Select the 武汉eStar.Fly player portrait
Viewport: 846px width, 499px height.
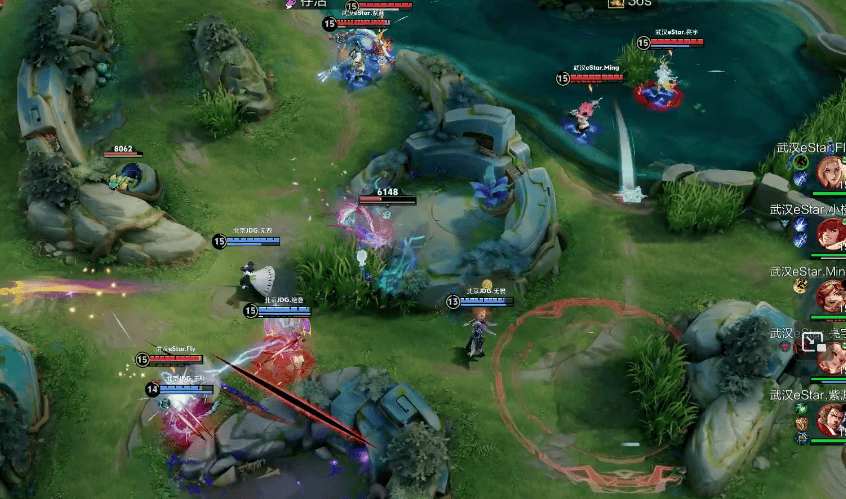(832, 172)
